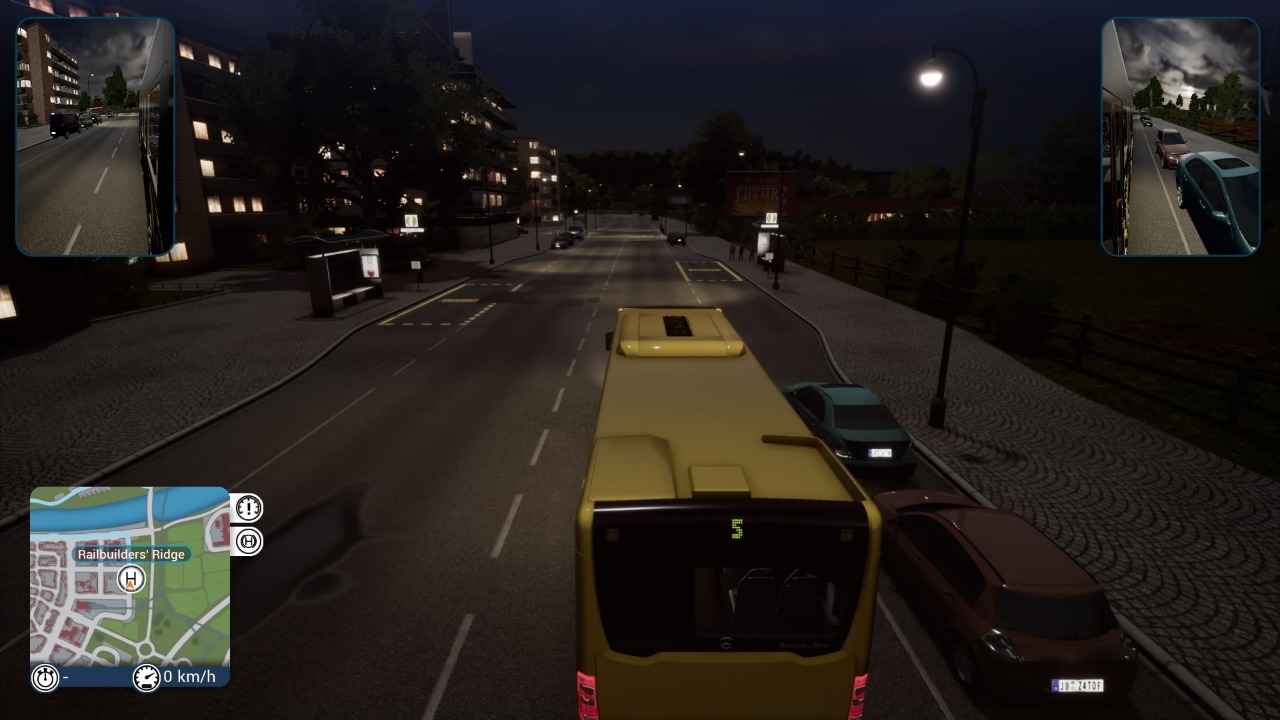
Task: Click the bus stop marker on the minimap
Action: tap(131, 578)
